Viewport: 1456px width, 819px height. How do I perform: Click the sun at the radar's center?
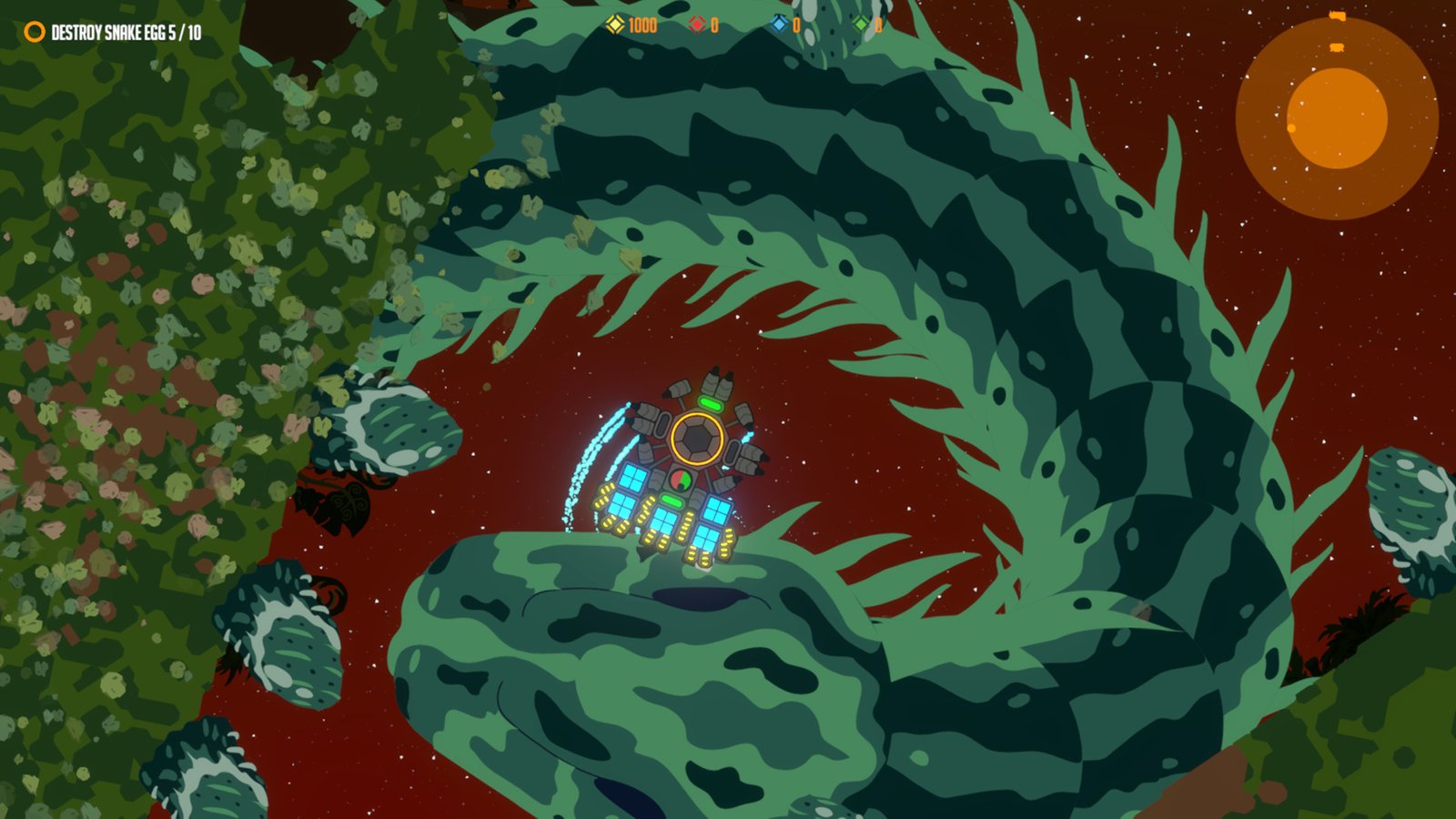click(x=1339, y=116)
